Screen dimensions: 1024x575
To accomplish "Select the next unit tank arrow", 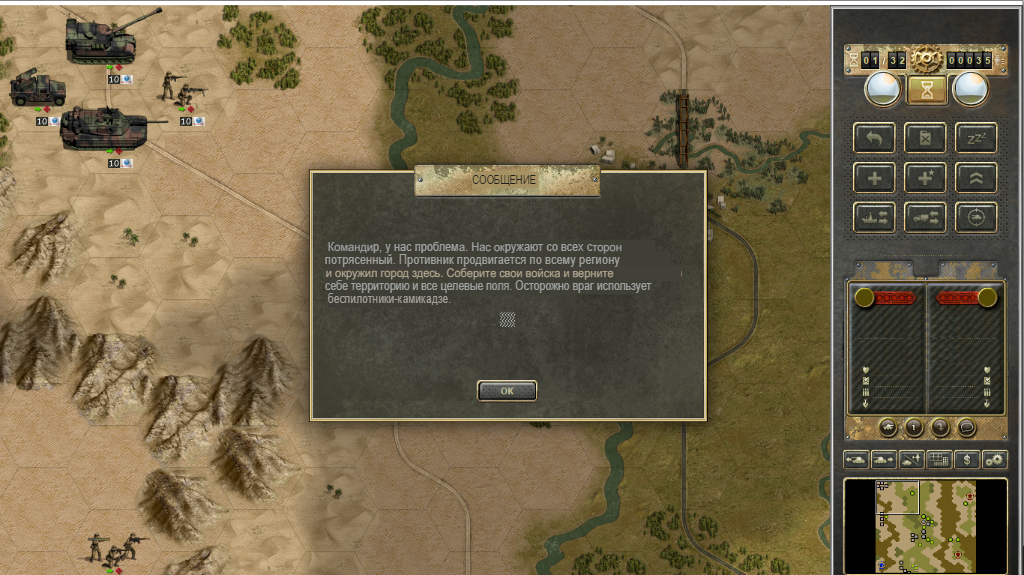I will click(x=884, y=459).
